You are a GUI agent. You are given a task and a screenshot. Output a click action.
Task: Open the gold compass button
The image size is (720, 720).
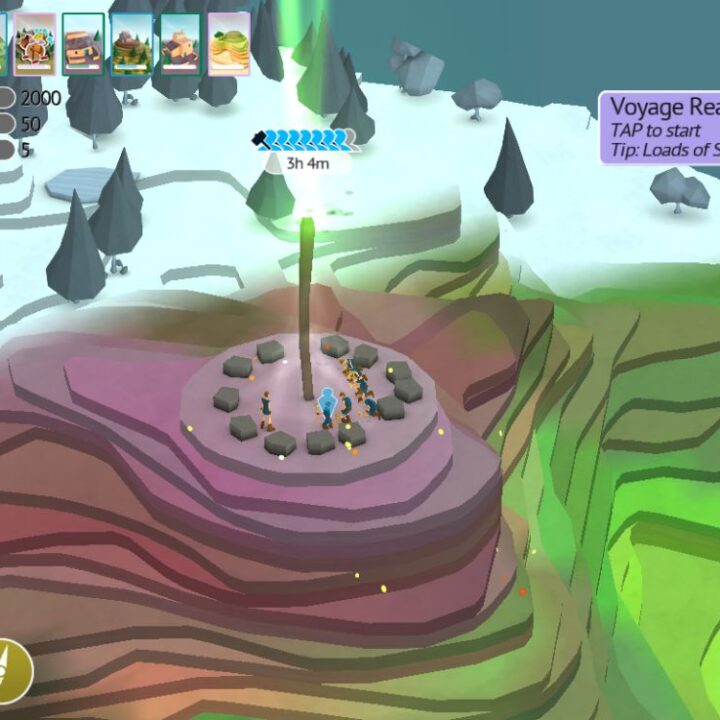coord(12,669)
